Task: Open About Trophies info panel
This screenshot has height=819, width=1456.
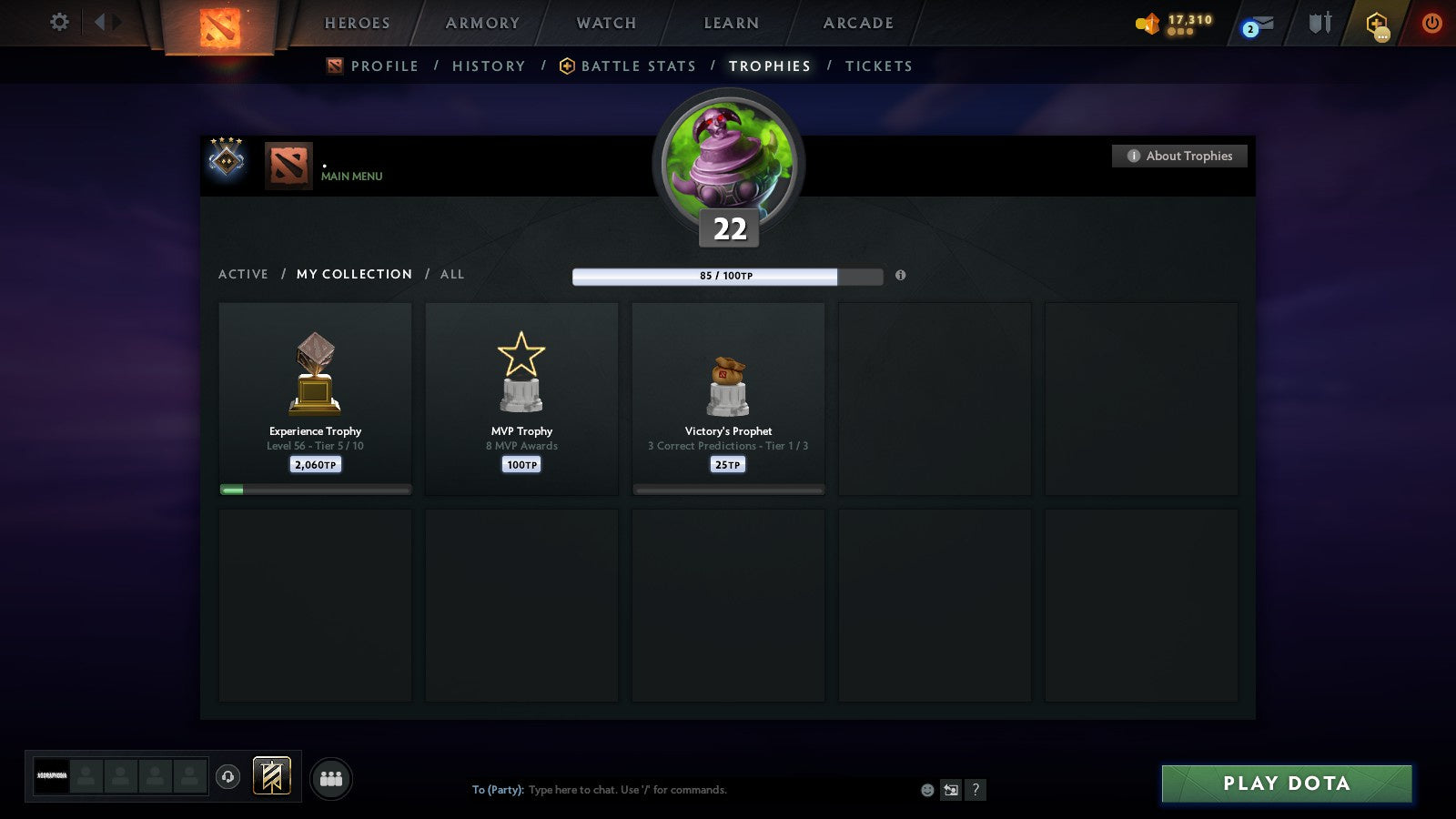Action: point(1178,156)
